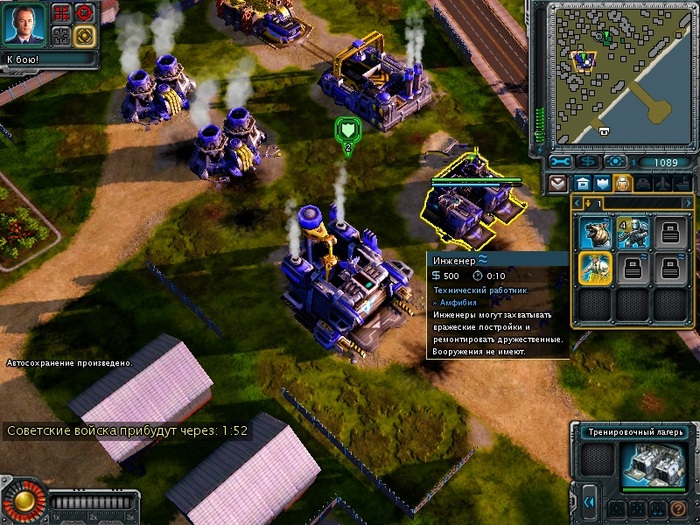
Task: Activate the highlighted yellow circular order
Action: pos(84,36)
